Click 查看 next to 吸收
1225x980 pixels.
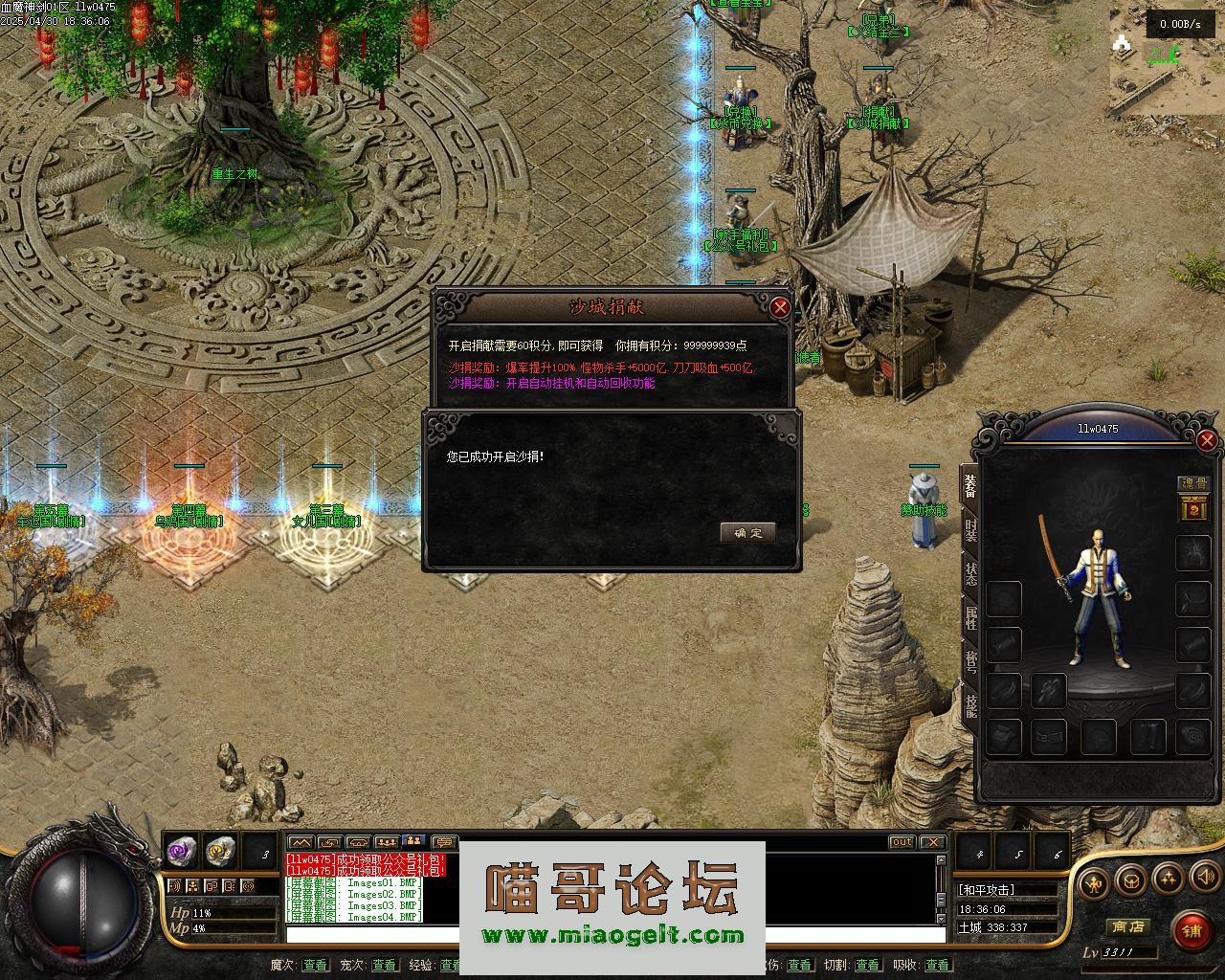937,965
